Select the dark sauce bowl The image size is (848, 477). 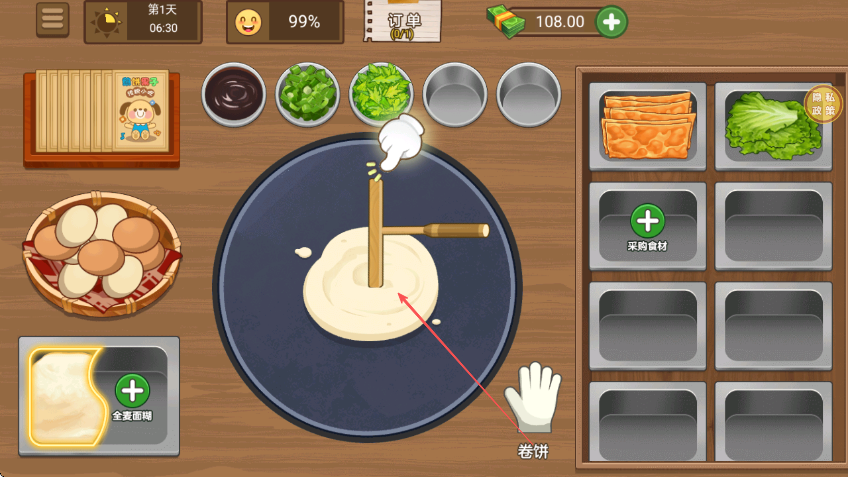coord(234,95)
